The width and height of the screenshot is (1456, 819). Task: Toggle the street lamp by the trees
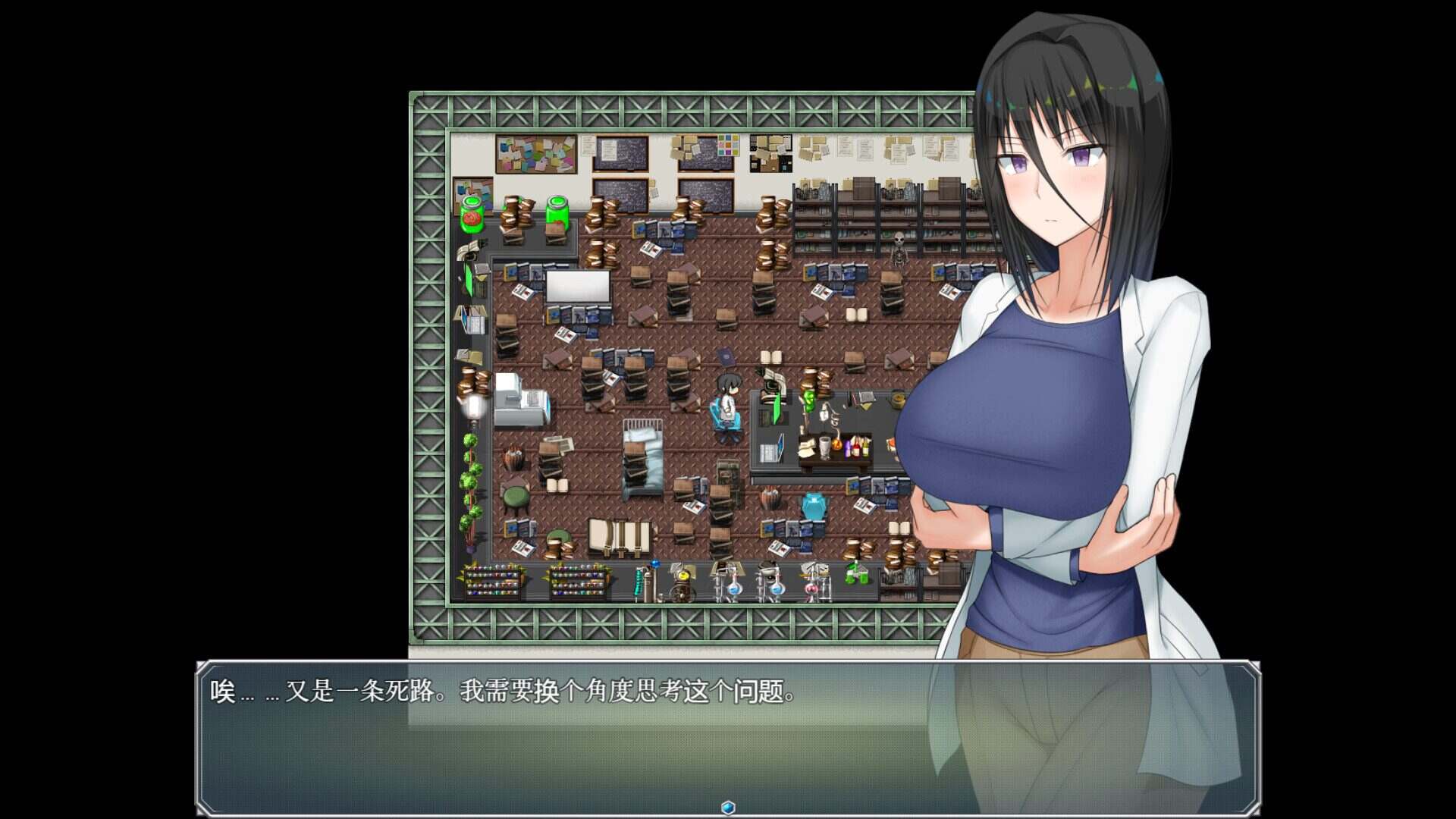coord(474,405)
